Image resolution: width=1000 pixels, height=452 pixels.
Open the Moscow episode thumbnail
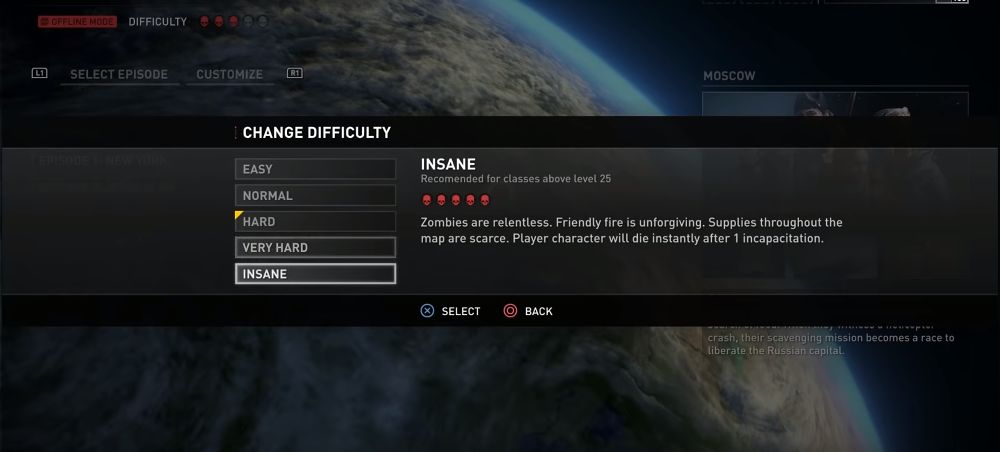coord(835,104)
